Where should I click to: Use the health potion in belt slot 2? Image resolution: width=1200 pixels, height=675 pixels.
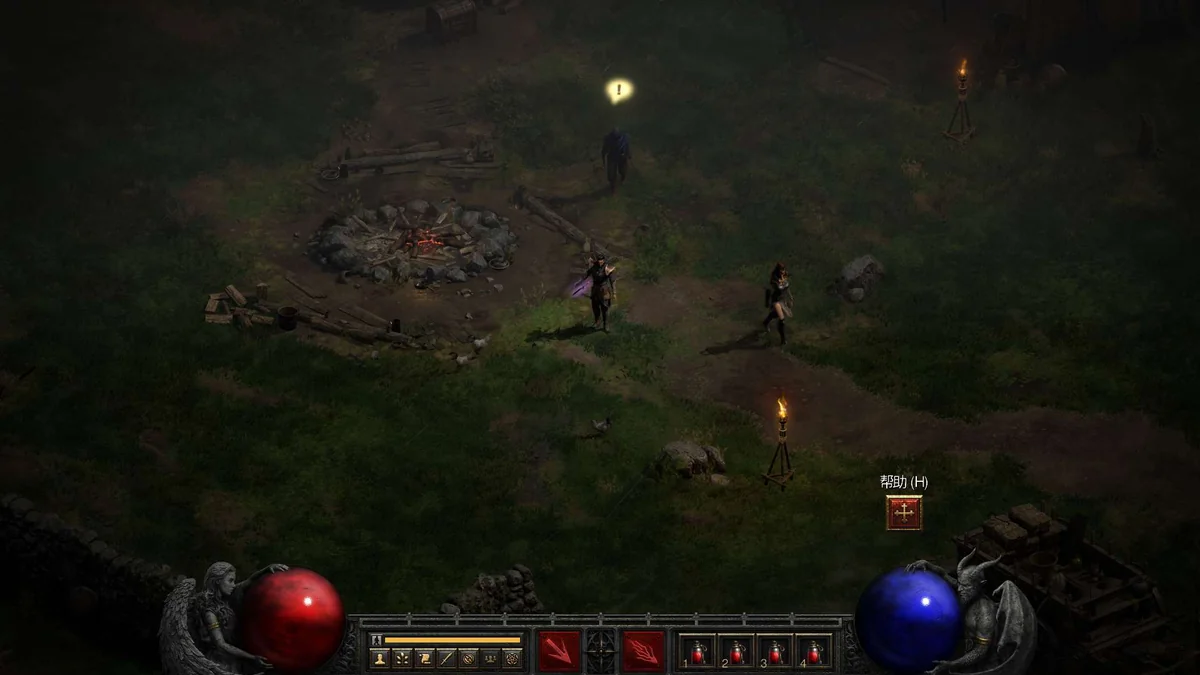(737, 651)
